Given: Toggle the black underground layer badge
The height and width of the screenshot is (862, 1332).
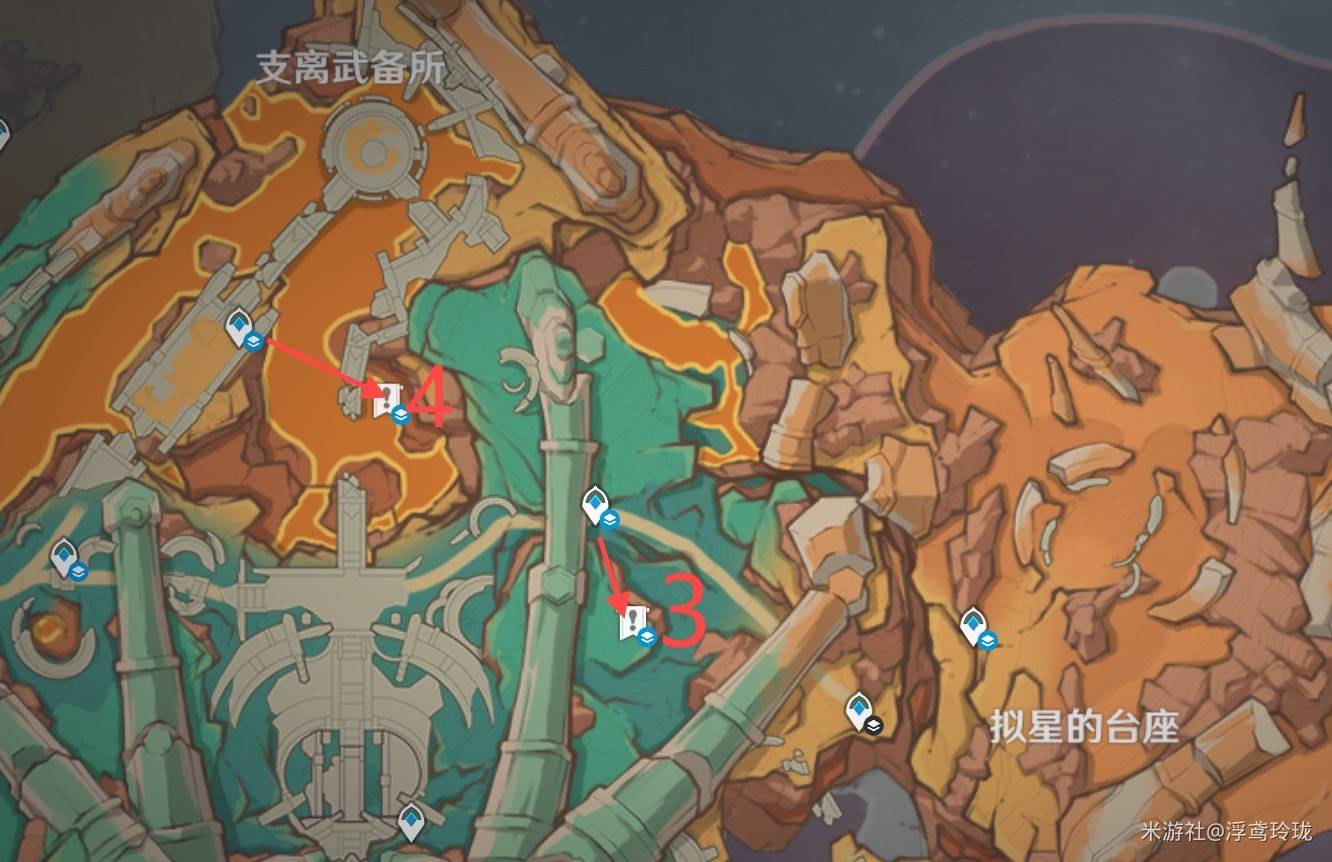Looking at the screenshot, I should tap(874, 724).
